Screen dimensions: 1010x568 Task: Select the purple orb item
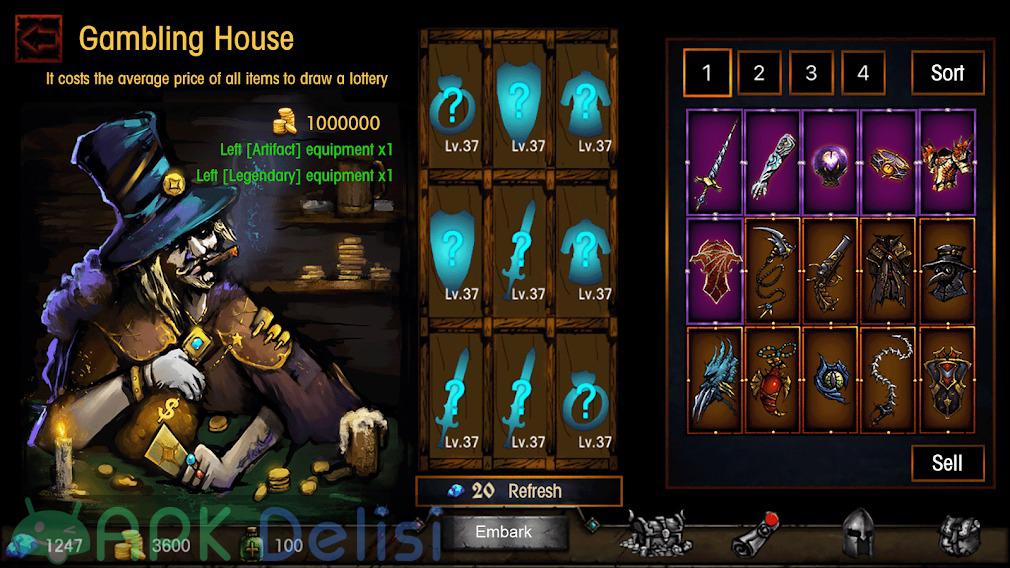click(831, 162)
